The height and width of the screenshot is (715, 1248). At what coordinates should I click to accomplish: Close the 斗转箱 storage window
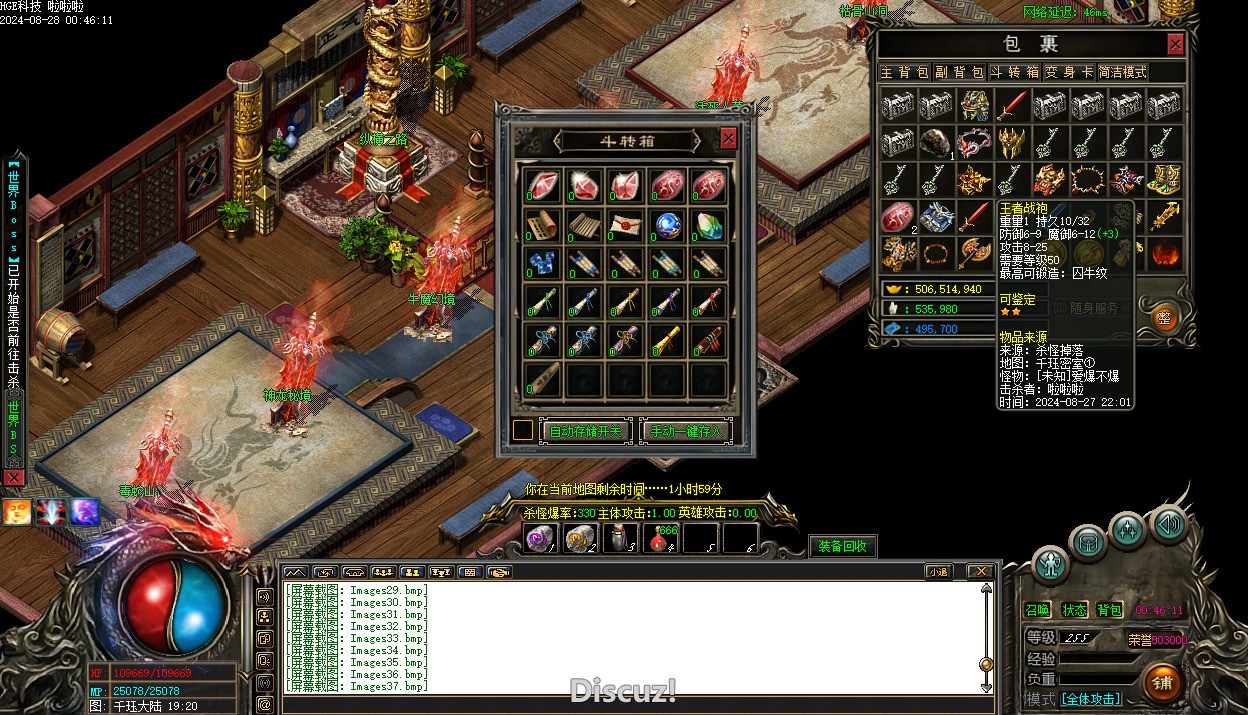(728, 138)
